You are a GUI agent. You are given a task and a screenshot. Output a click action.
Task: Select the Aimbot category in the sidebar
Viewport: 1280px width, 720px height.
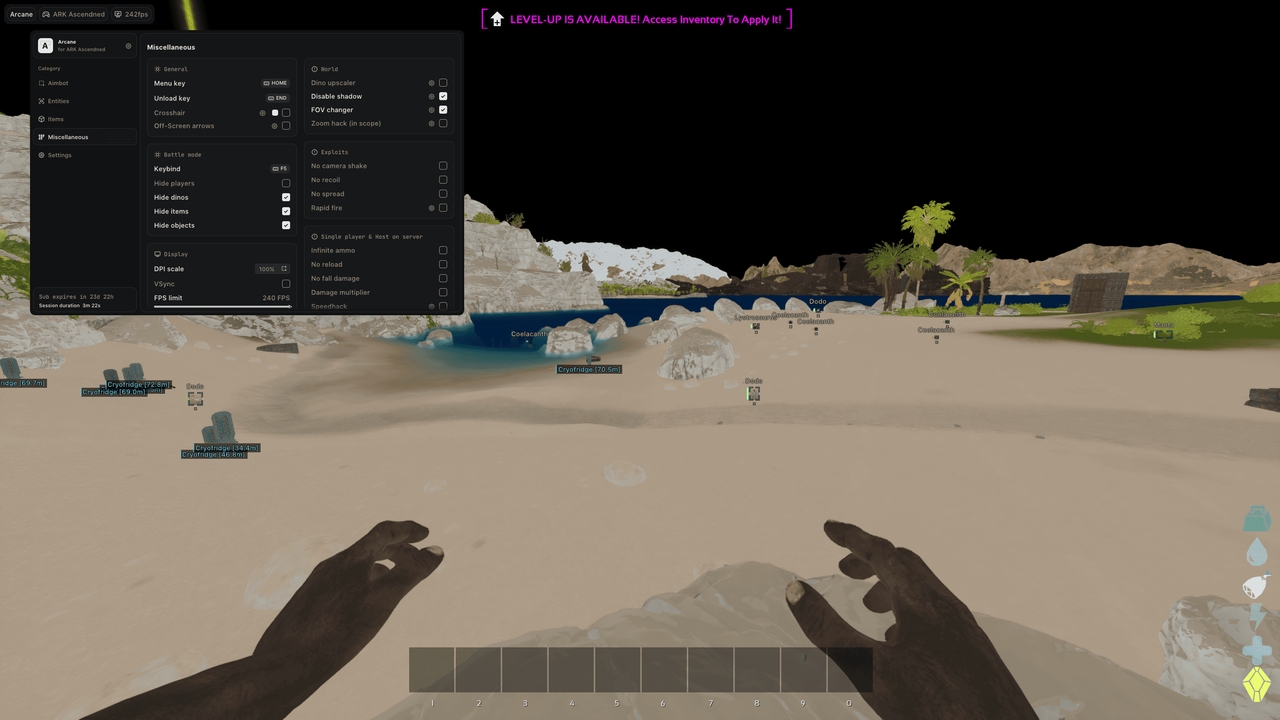tap(55, 83)
